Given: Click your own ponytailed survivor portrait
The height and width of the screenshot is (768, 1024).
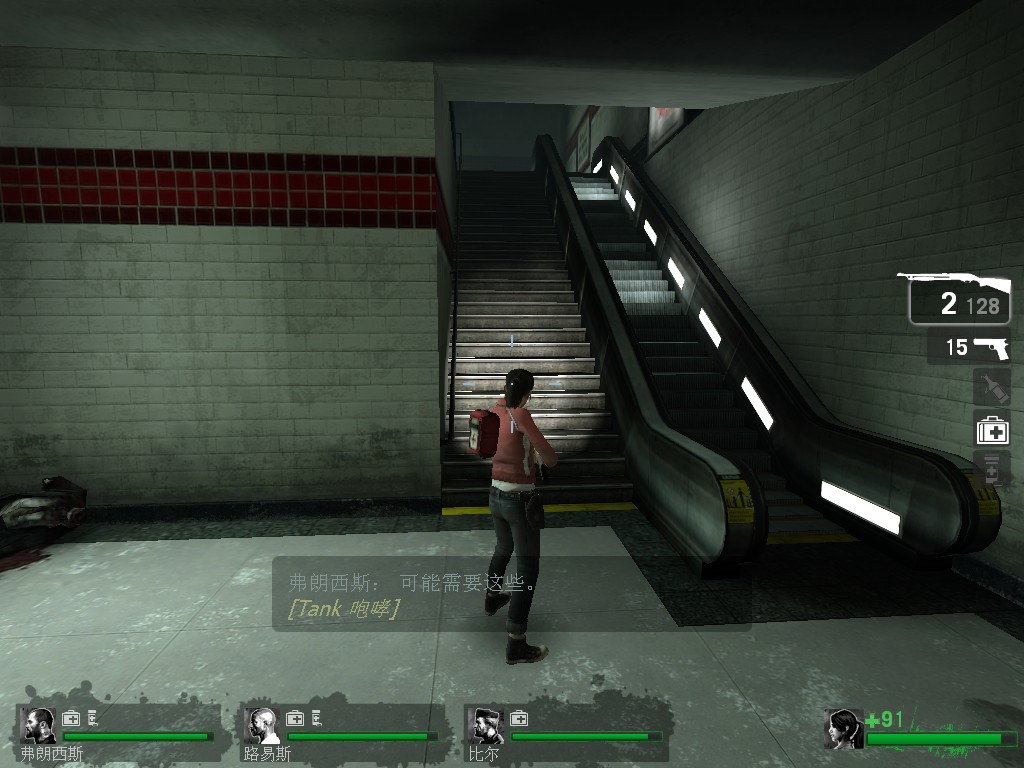Looking at the screenshot, I should (x=844, y=728).
